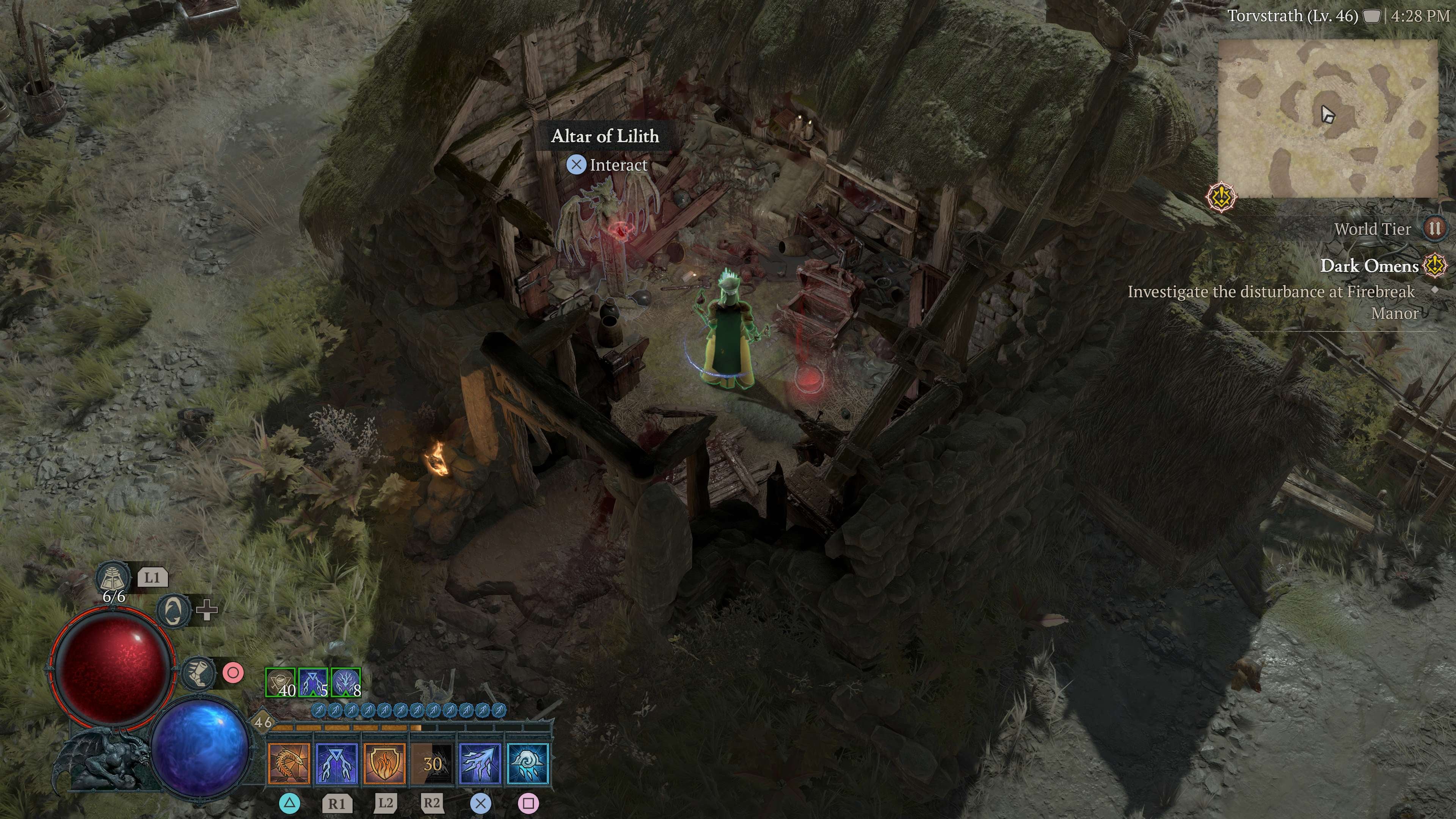Click the level 46 diamond badge
Image resolution: width=1456 pixels, height=819 pixels.
coord(262,722)
